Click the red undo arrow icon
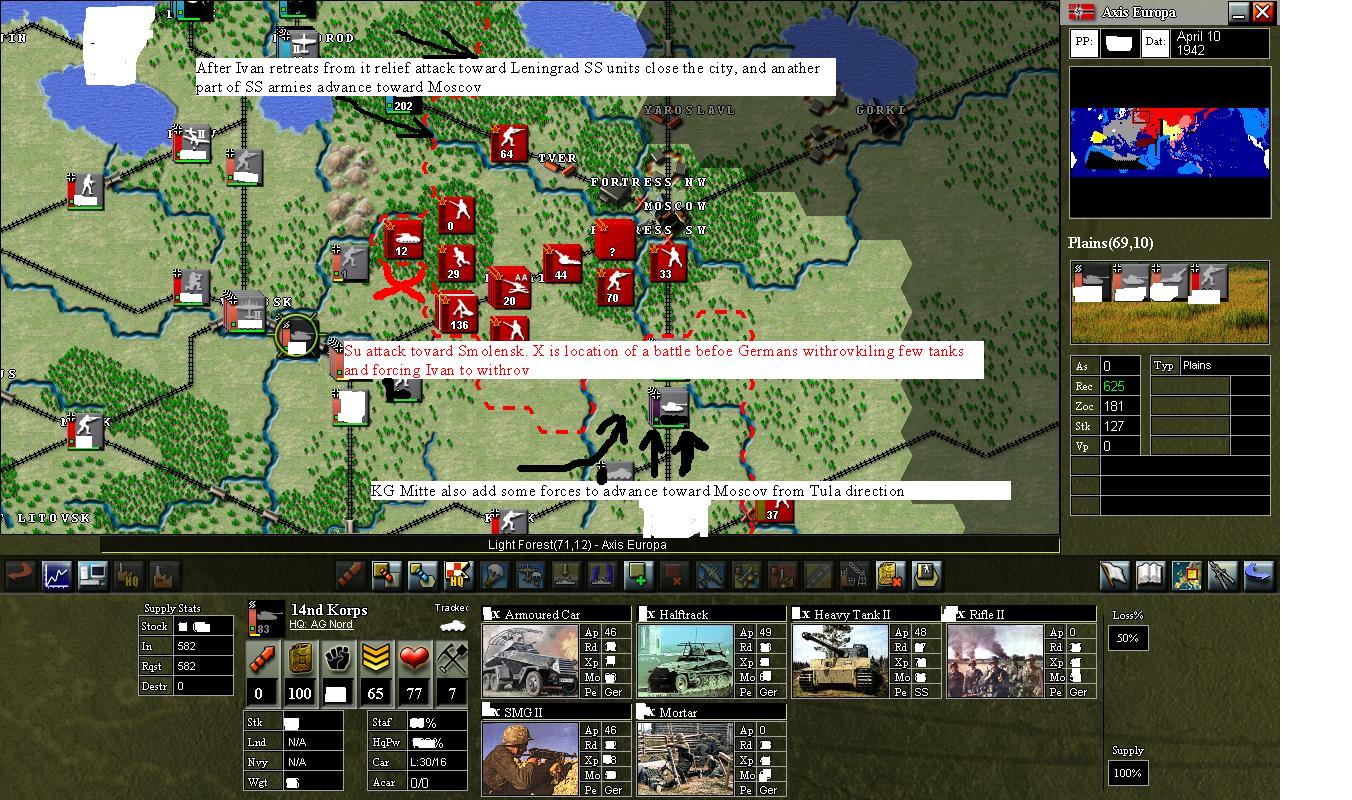Viewport: 1352px width, 800px height. [18, 575]
